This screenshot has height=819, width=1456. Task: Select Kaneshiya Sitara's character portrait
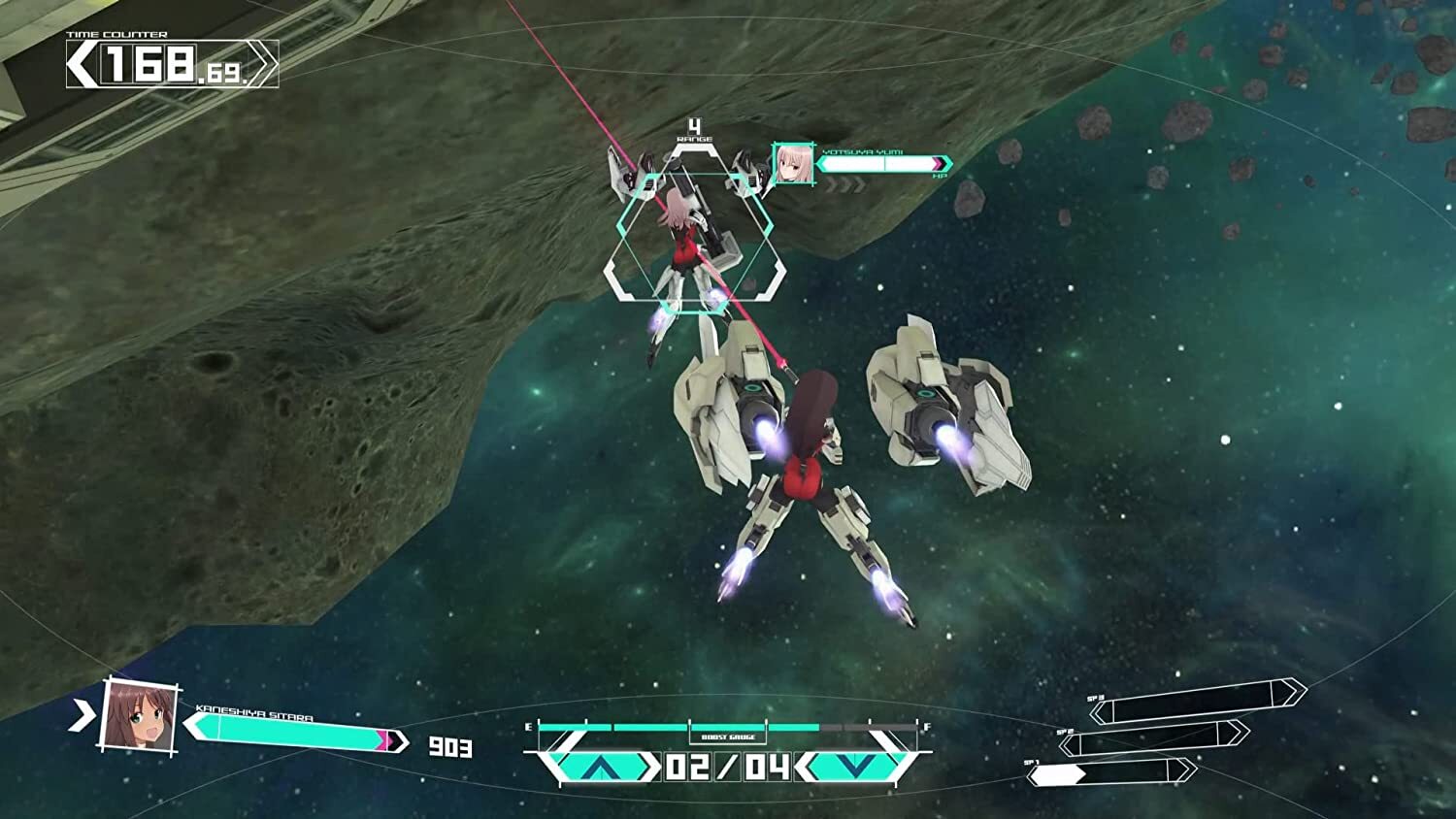tap(141, 717)
